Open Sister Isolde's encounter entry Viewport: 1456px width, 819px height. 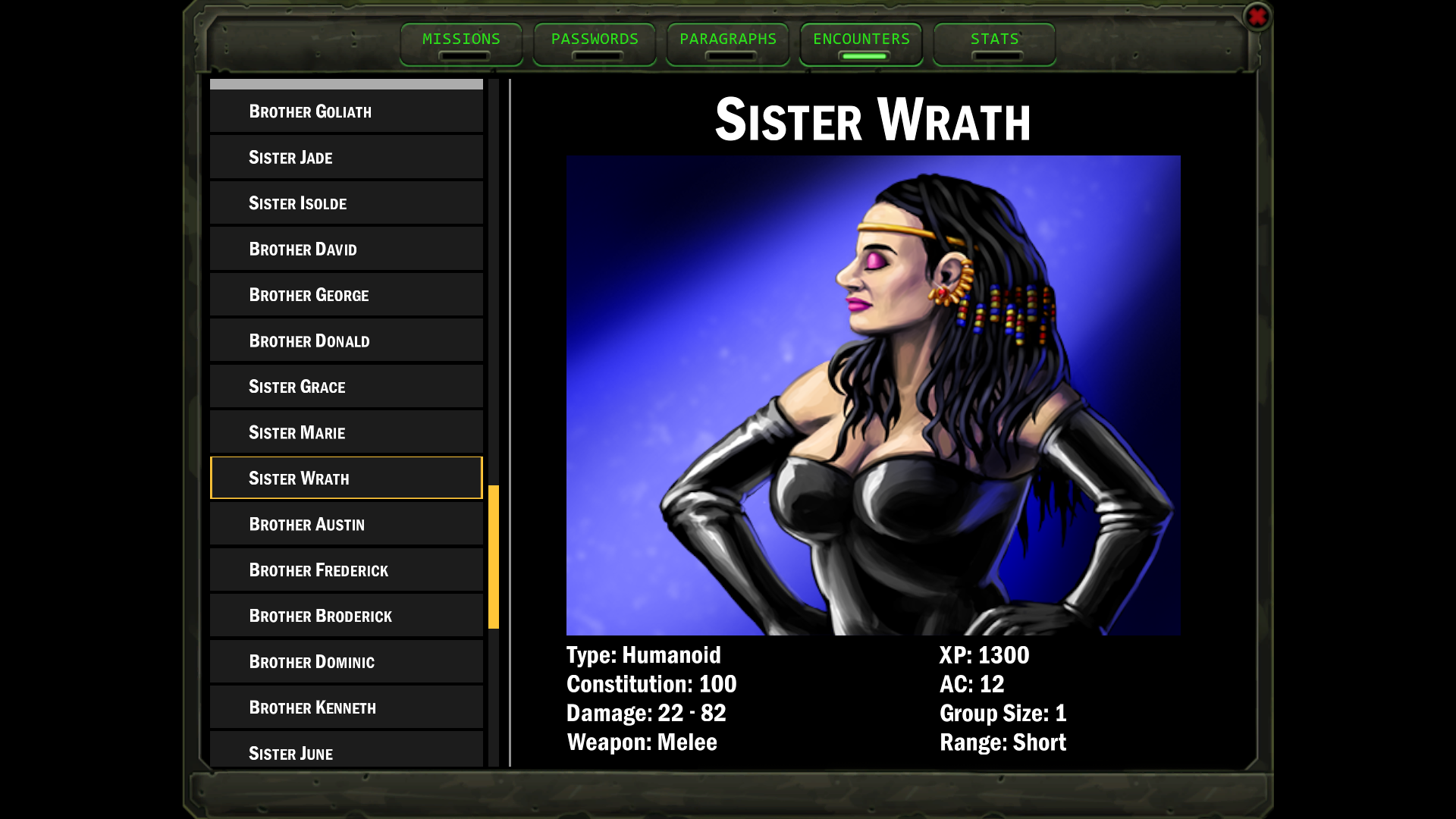coord(346,203)
